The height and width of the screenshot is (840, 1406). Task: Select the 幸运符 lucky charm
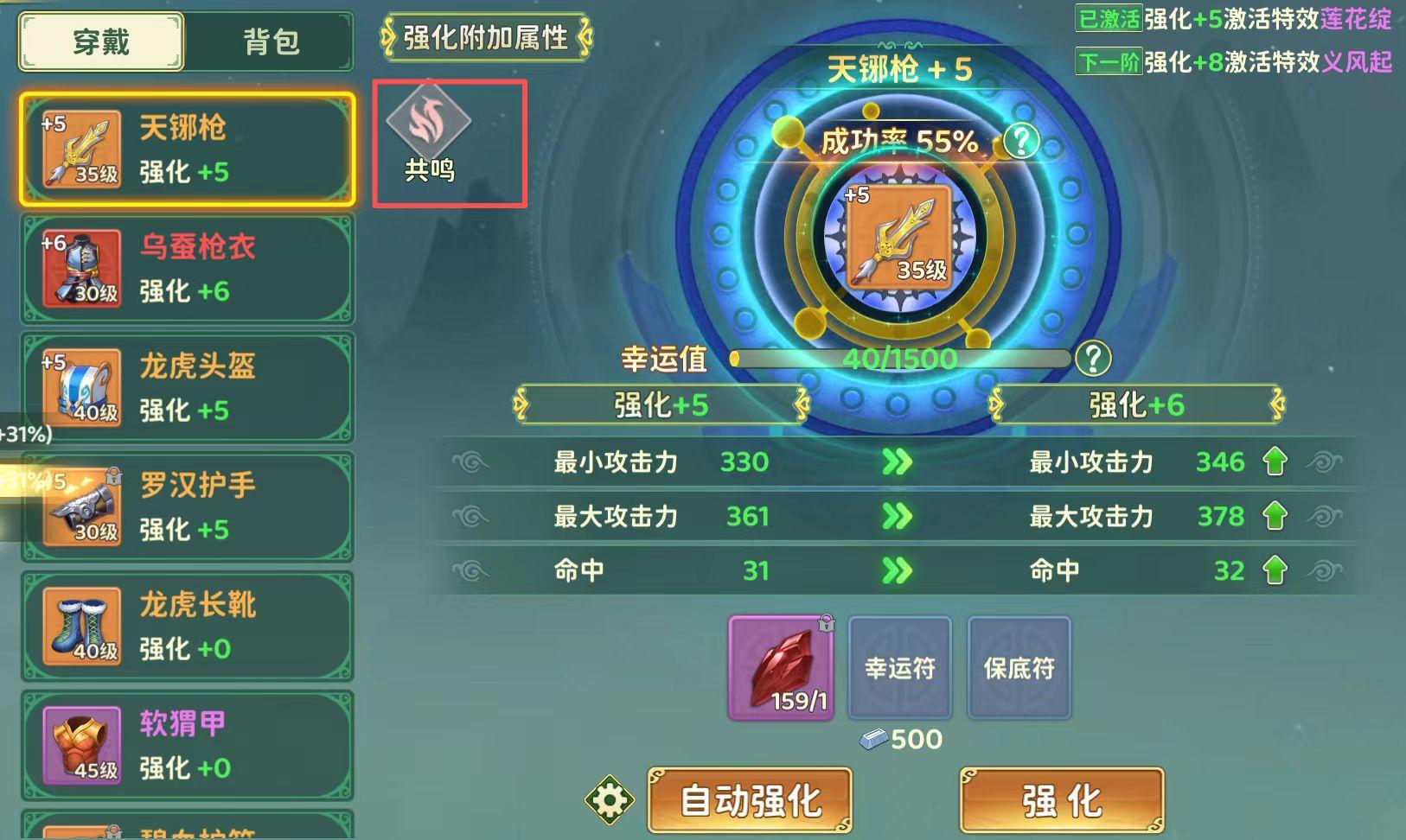[899, 667]
